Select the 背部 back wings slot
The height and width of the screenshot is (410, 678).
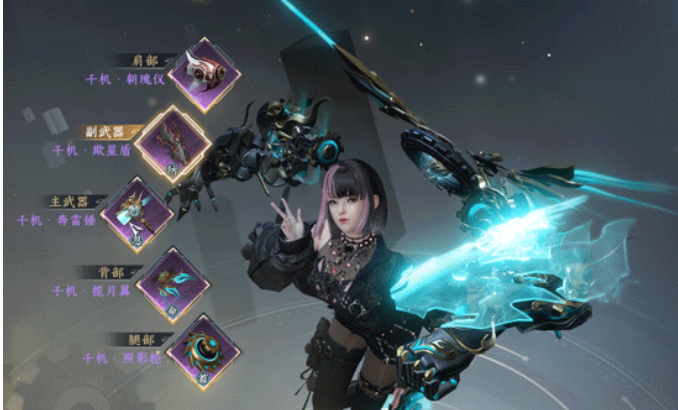[x=170, y=281]
